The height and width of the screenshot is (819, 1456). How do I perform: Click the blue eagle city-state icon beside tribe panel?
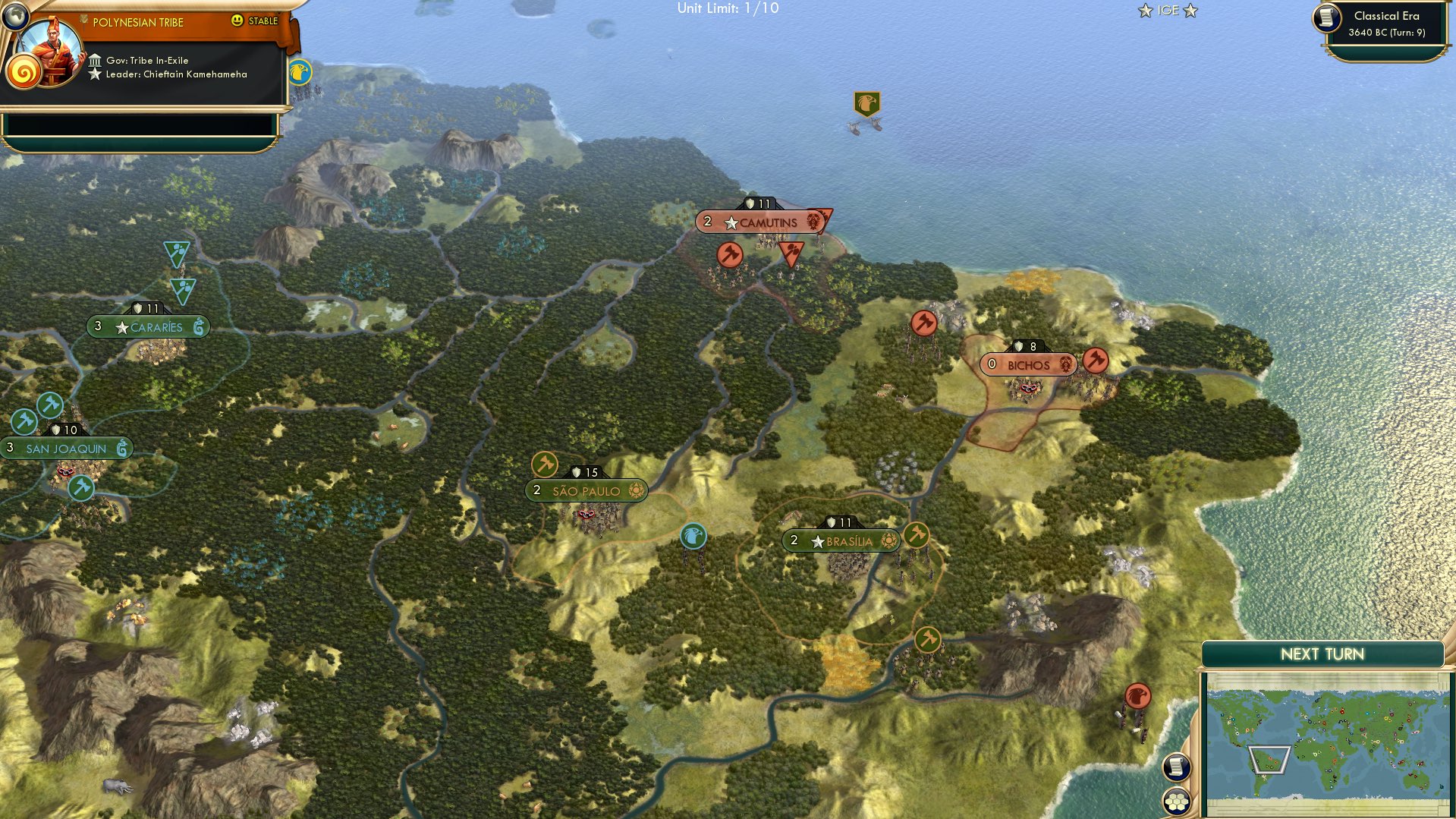pyautogui.click(x=300, y=74)
